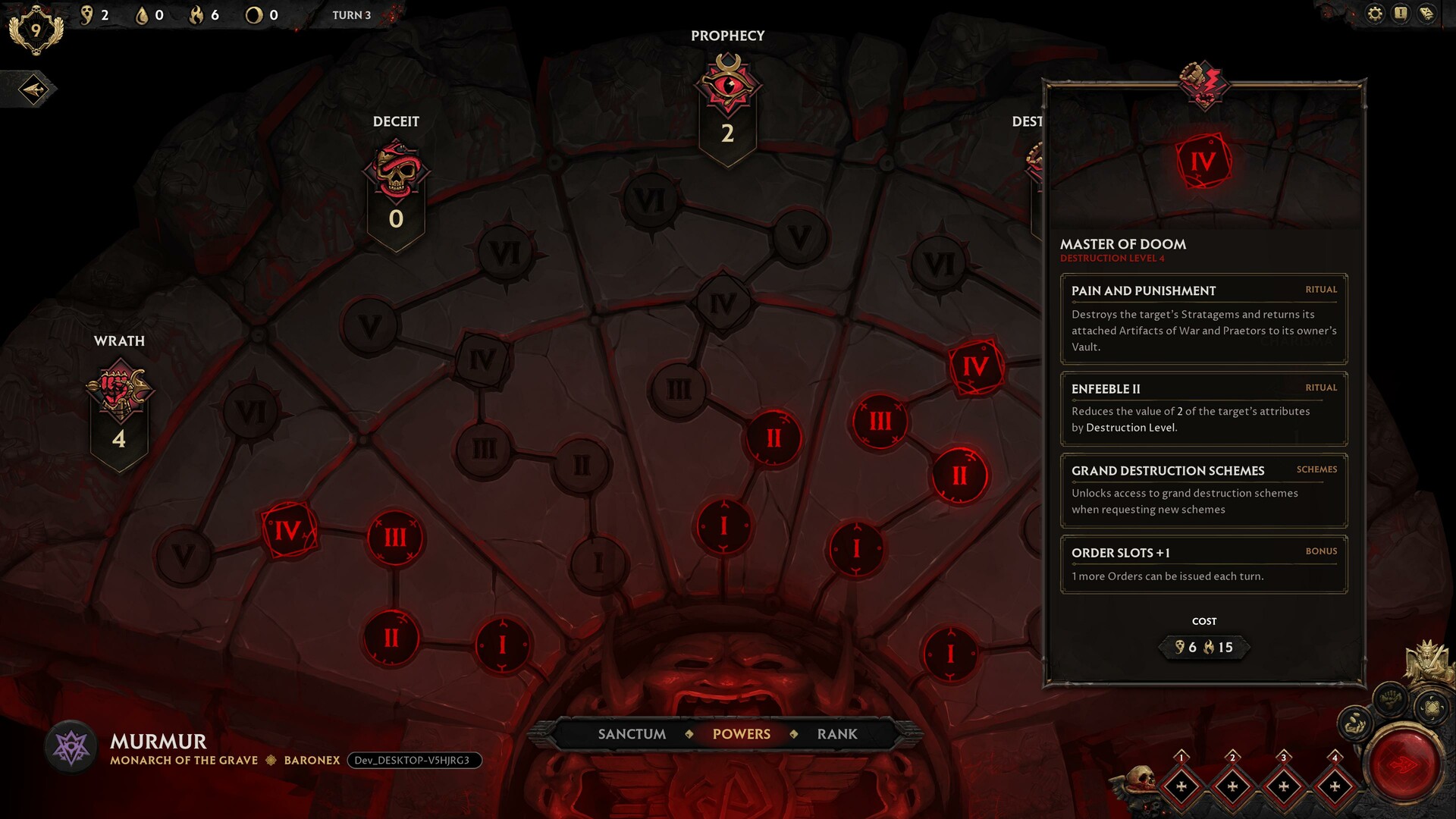
Task: Select the Prophecy eye emblem
Action: pyautogui.click(x=728, y=85)
